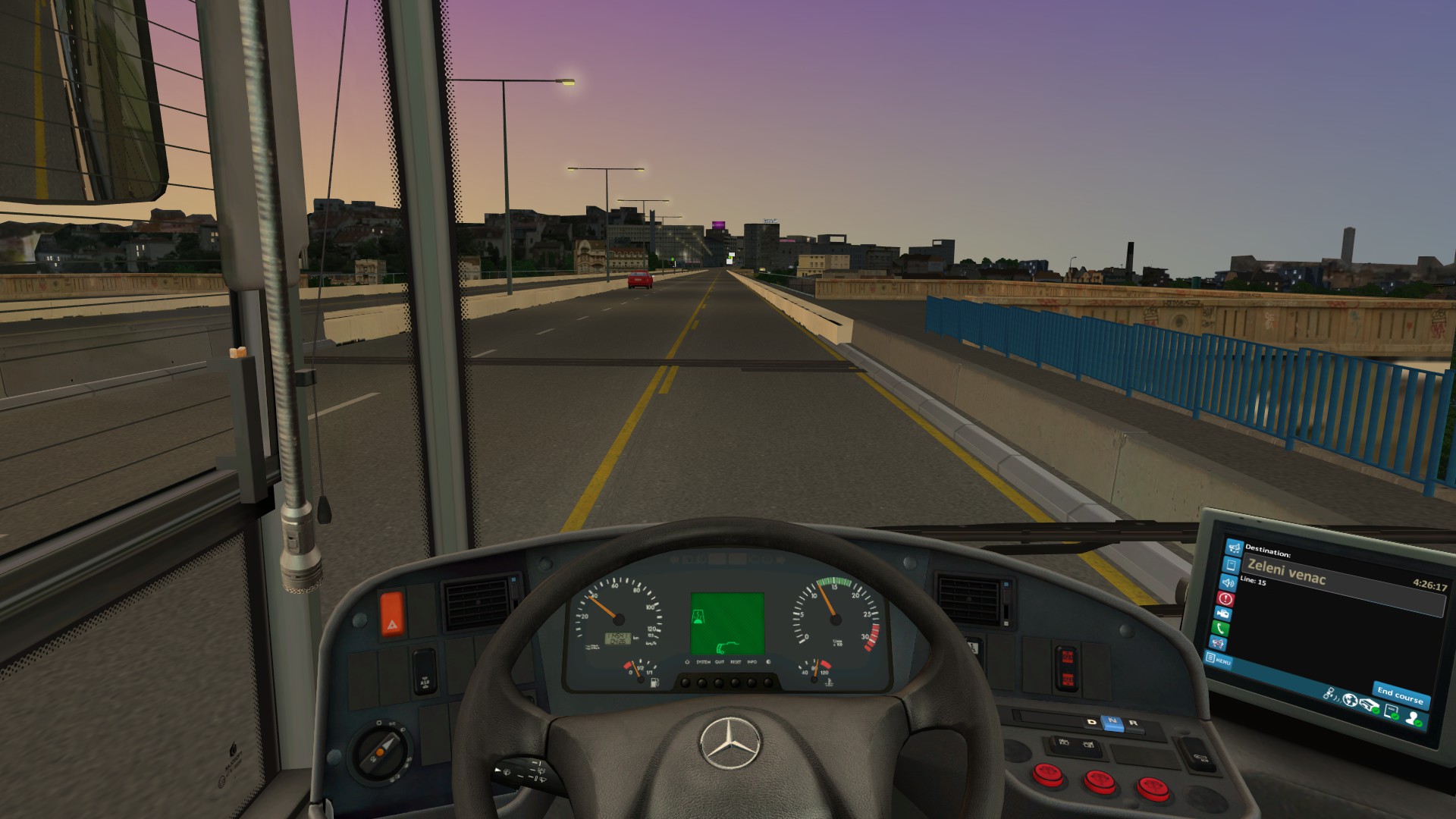Shift gear selector to R
The height and width of the screenshot is (819, 1456).
tap(1134, 723)
